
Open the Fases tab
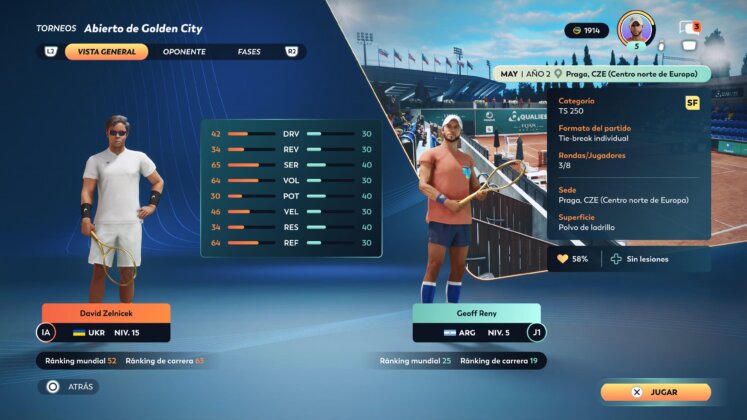pyautogui.click(x=249, y=51)
